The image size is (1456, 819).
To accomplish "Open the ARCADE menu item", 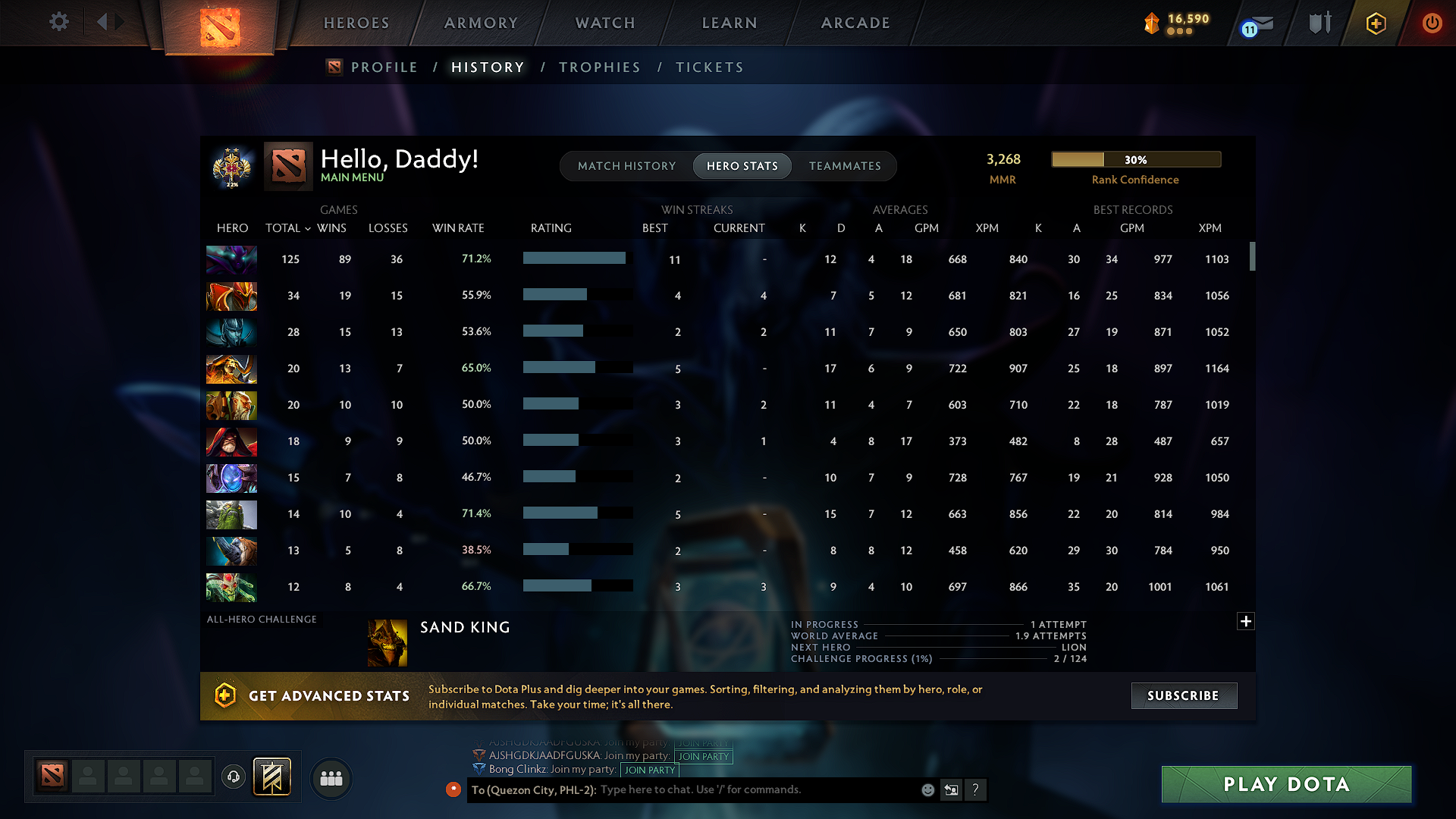I will (855, 23).
